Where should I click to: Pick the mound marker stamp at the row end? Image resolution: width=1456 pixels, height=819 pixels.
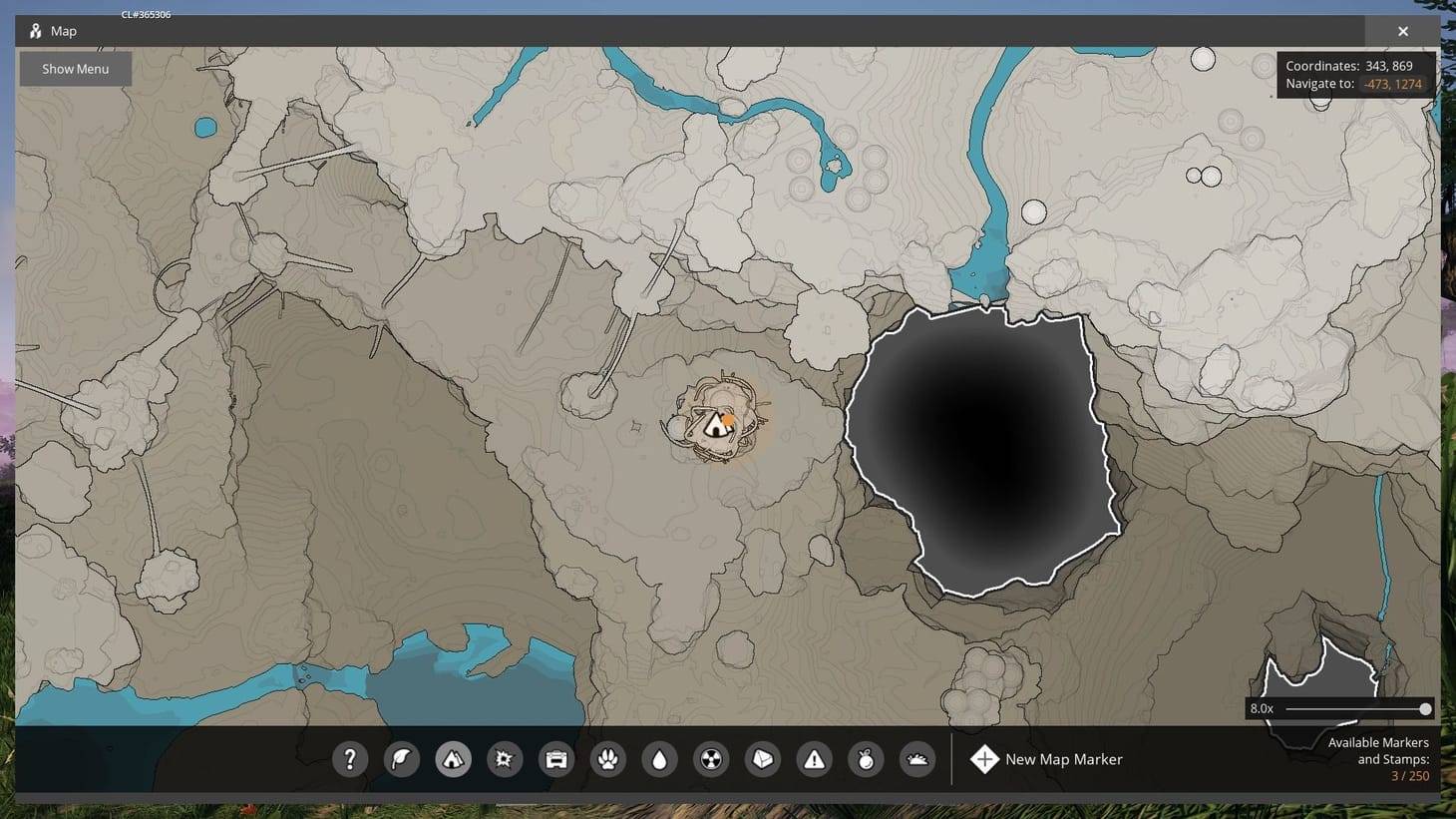coord(917,759)
